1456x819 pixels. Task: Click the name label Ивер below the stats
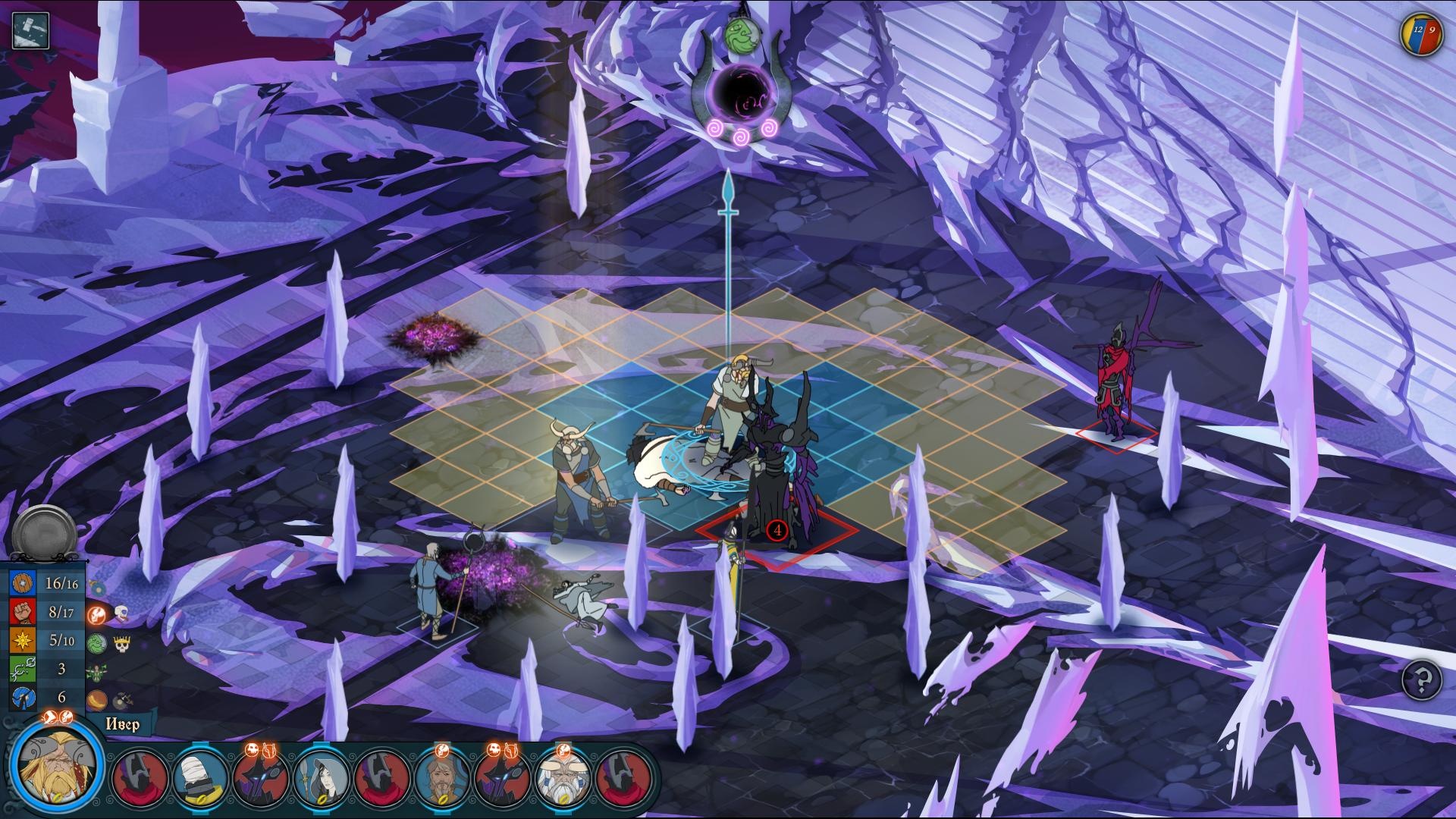tap(124, 725)
